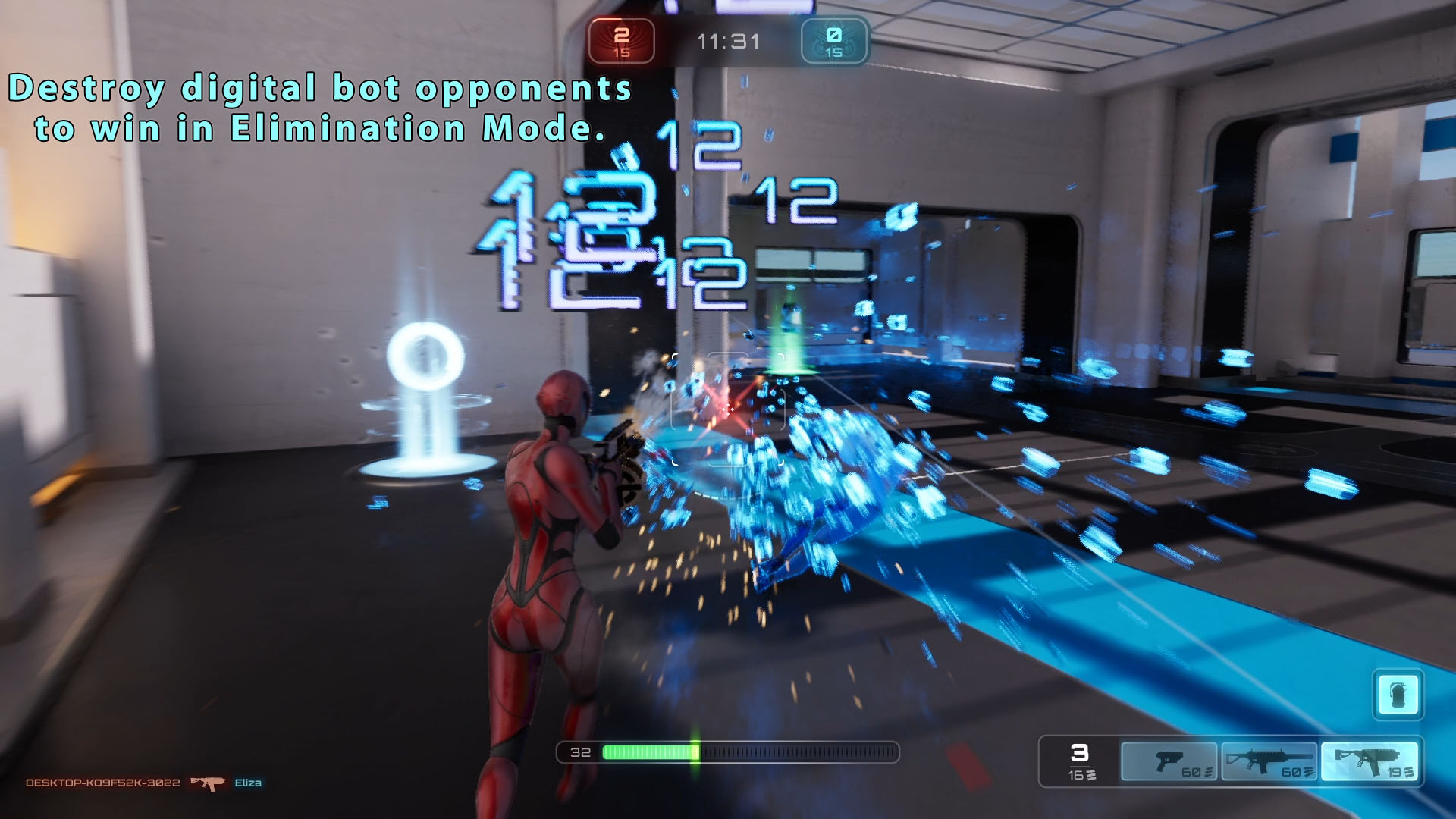Image resolution: width=1456 pixels, height=819 pixels.
Task: Switch to the long-barrel rifle slot
Action: tap(1269, 761)
